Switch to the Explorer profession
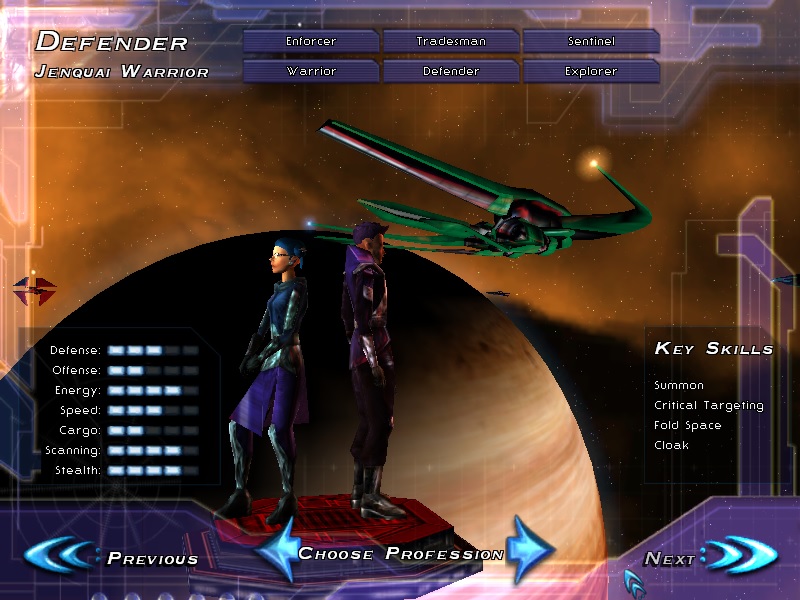Viewport: 800px width, 600px height. point(590,72)
